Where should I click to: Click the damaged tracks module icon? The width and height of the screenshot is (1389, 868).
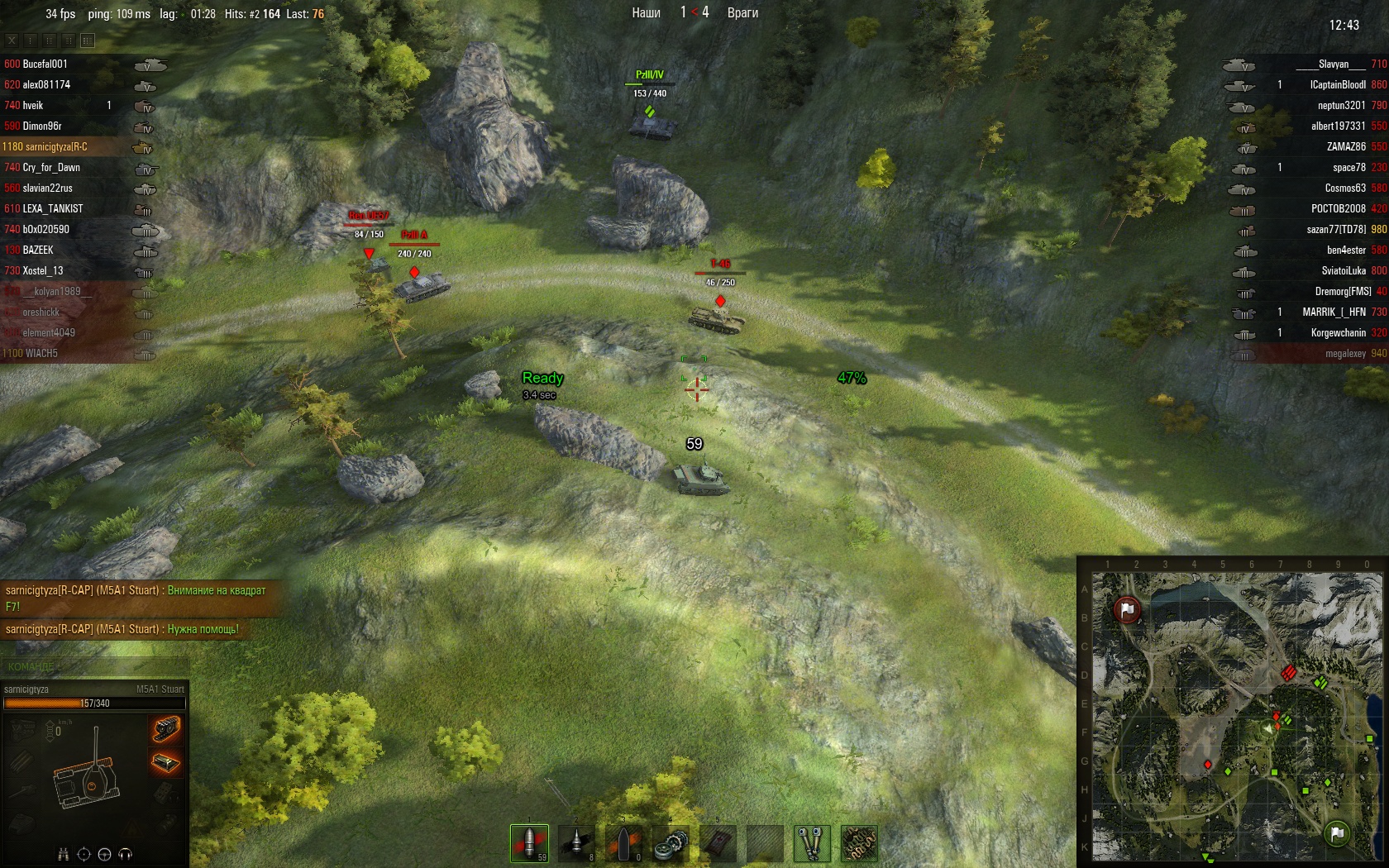pyautogui.click(x=166, y=727)
